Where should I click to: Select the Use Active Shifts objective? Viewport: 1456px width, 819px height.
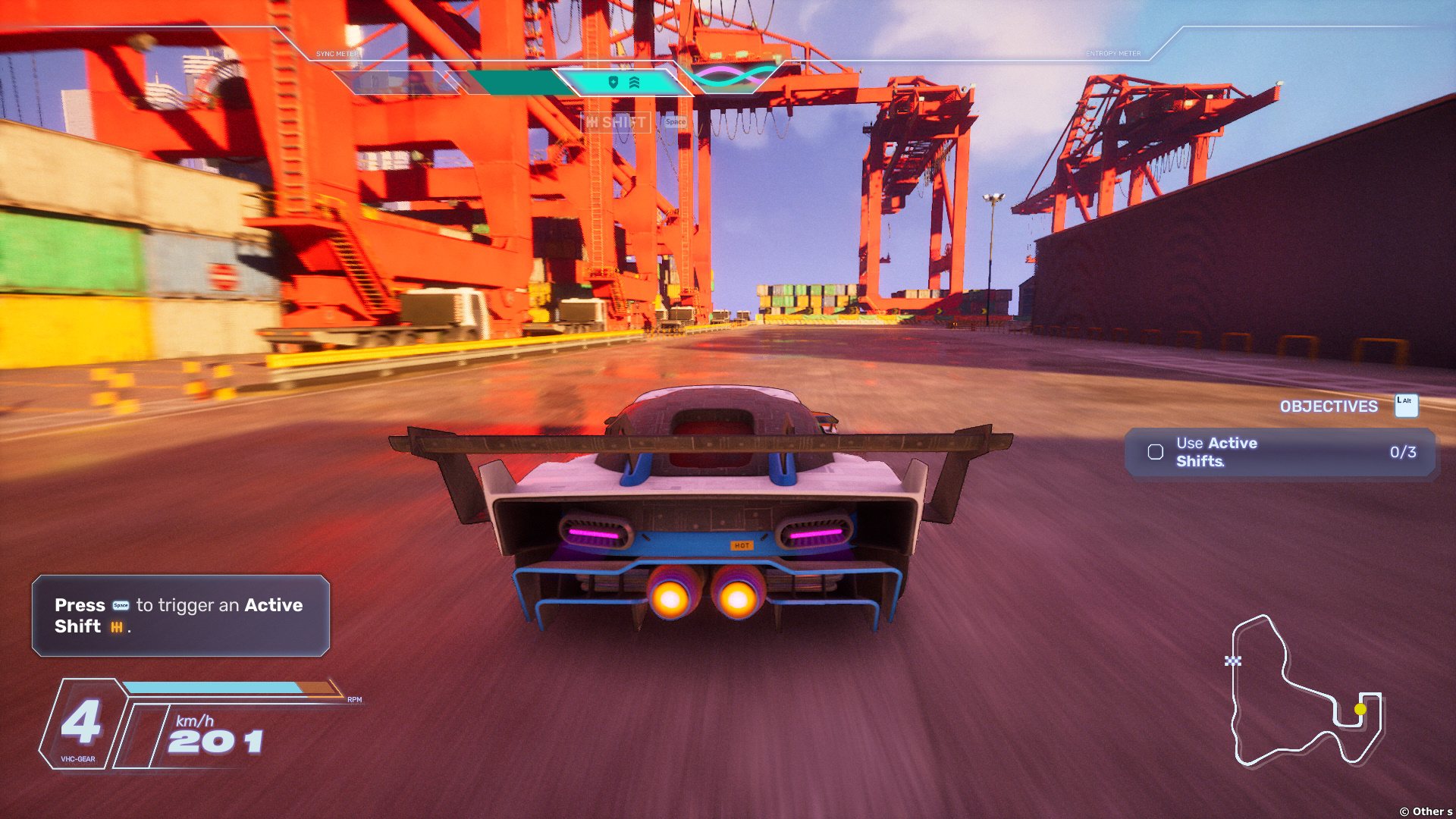[1280, 453]
